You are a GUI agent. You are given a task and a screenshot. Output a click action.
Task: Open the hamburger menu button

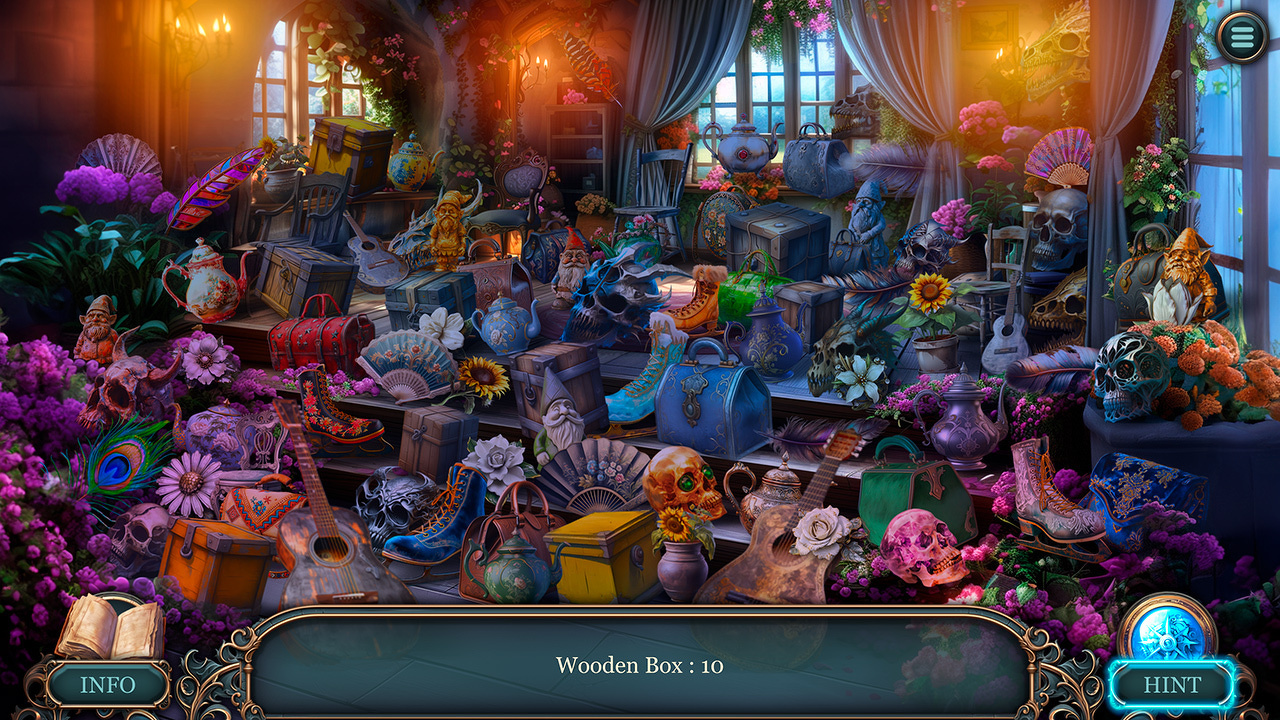[1243, 36]
